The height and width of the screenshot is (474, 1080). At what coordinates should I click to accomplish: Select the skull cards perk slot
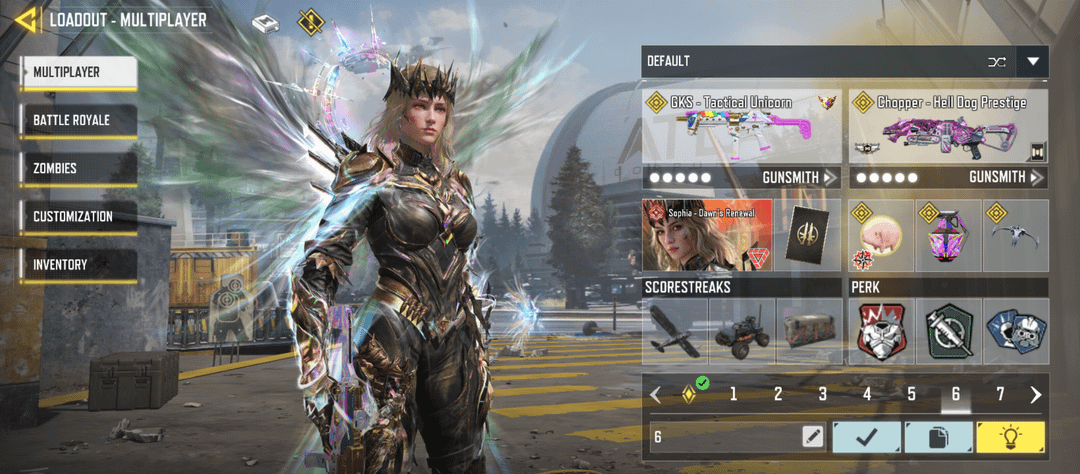1015,331
